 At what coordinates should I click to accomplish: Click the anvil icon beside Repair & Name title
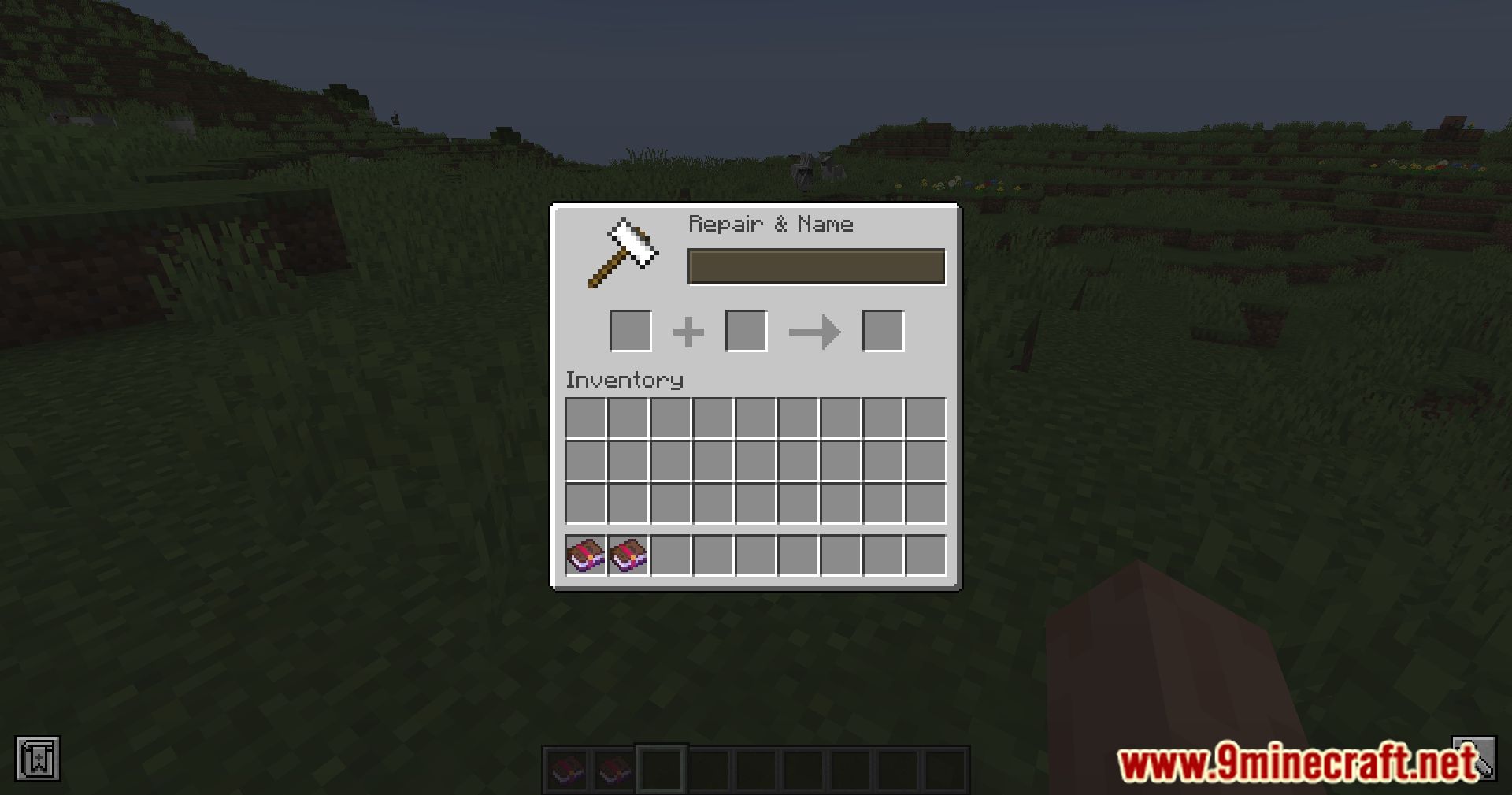pyautogui.click(x=622, y=254)
